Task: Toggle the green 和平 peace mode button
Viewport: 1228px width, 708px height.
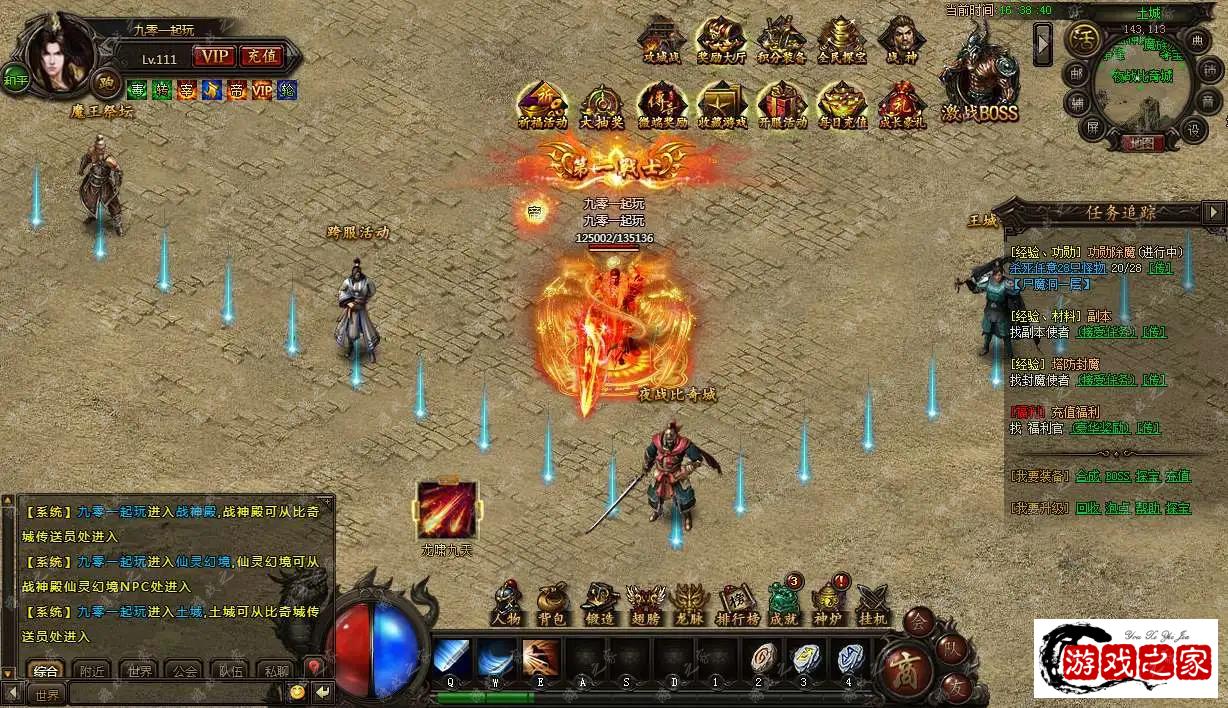Action: [15, 78]
